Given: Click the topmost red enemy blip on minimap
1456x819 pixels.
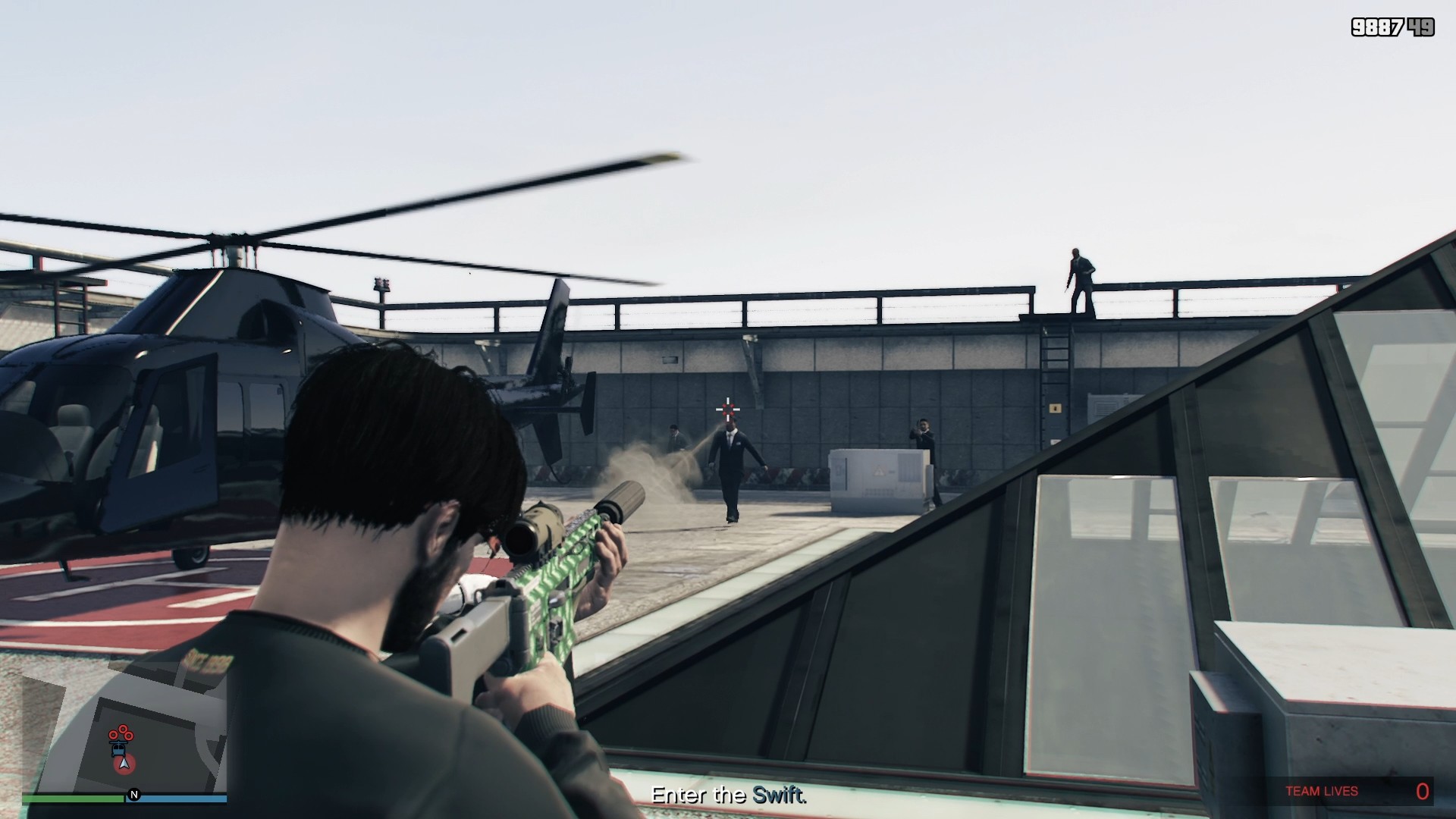Looking at the screenshot, I should 123,730.
